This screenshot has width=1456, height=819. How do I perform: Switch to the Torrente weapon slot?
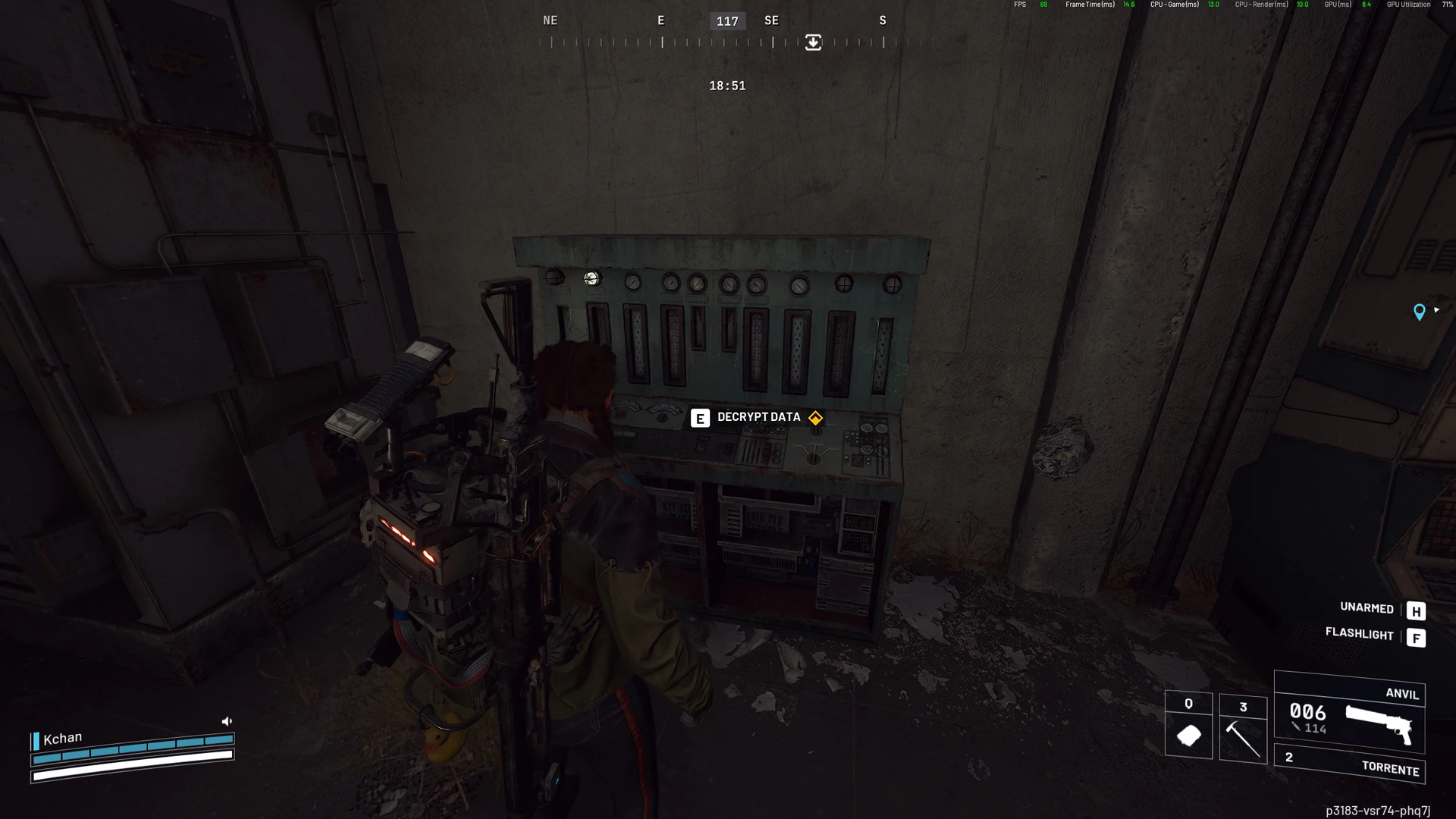click(x=1349, y=764)
